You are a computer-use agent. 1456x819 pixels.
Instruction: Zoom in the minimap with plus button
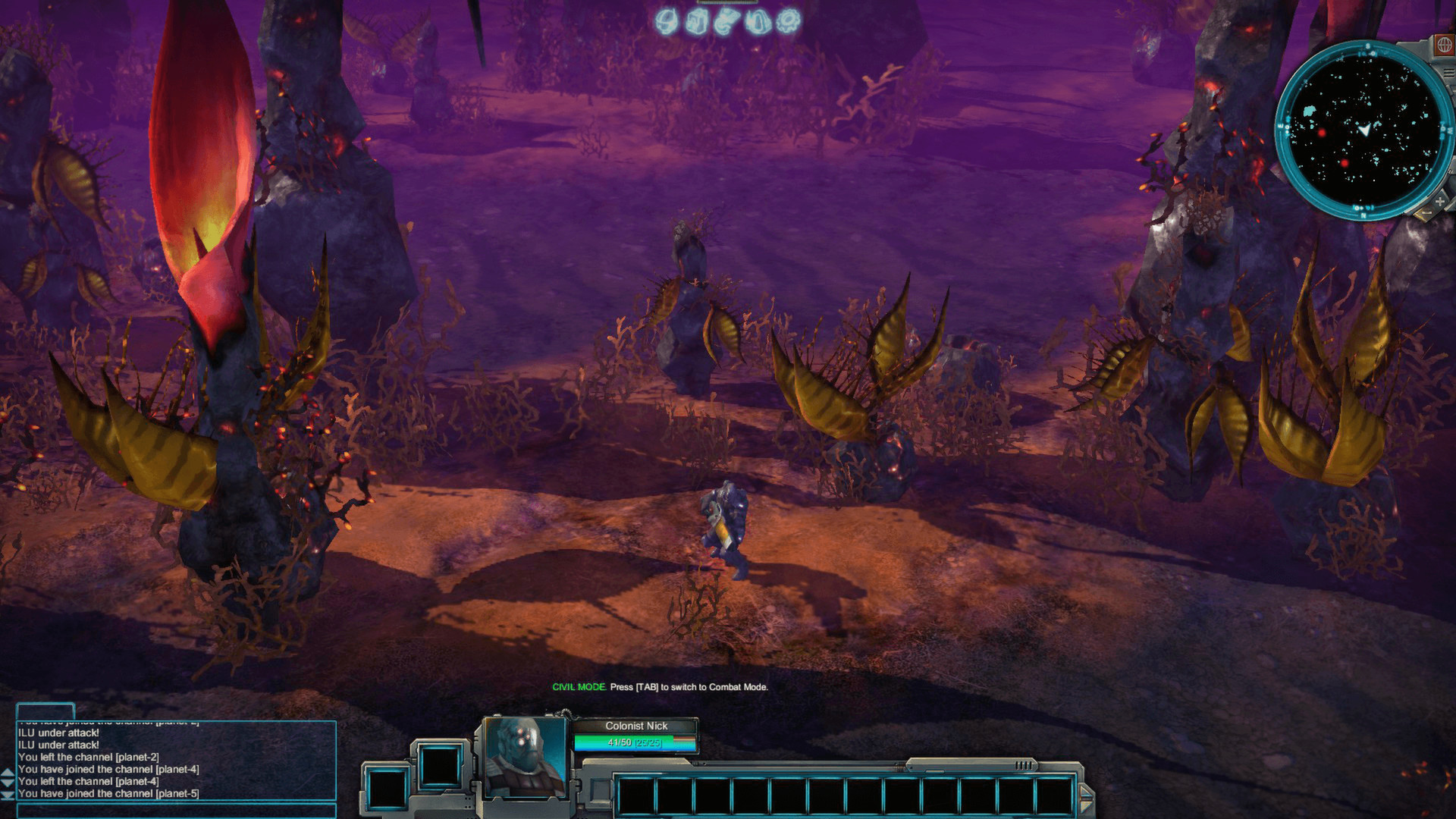pyautogui.click(x=1440, y=202)
